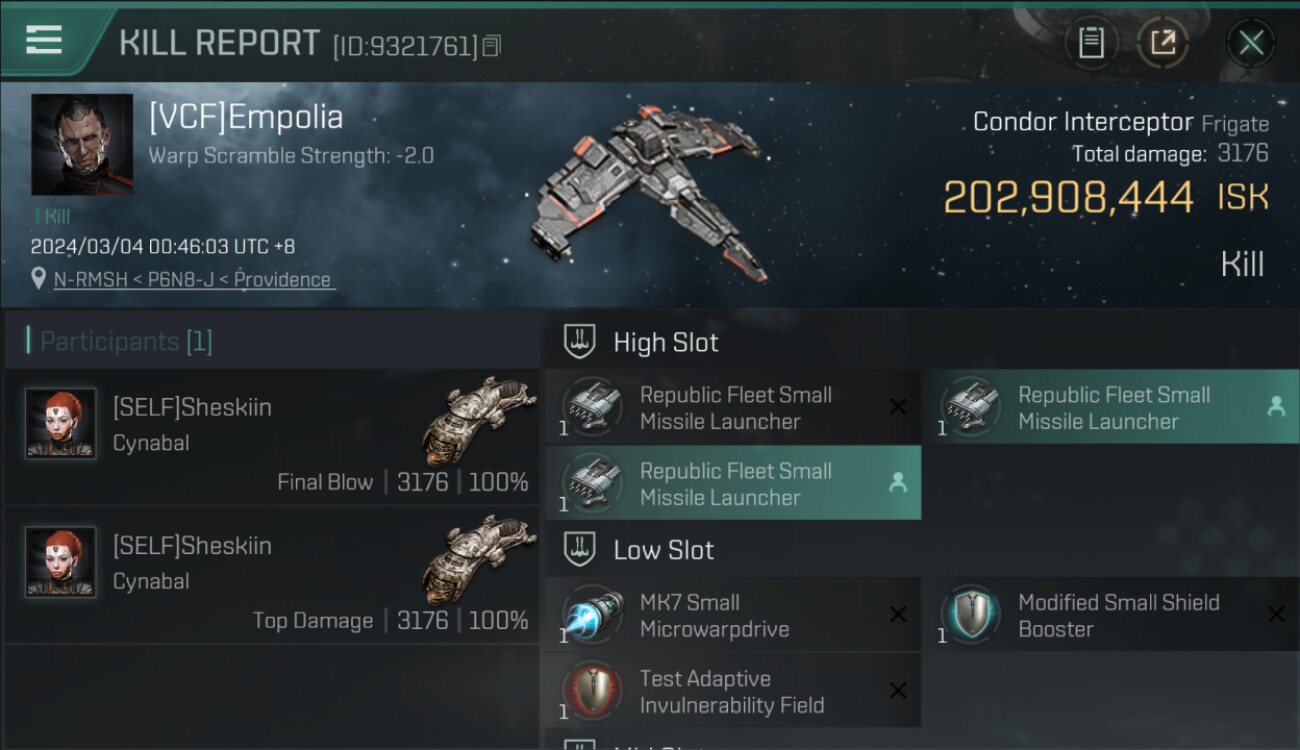Choose the Modified Small Shield Booster module
Viewport: 1300px width, 750px height.
pos(1110,615)
